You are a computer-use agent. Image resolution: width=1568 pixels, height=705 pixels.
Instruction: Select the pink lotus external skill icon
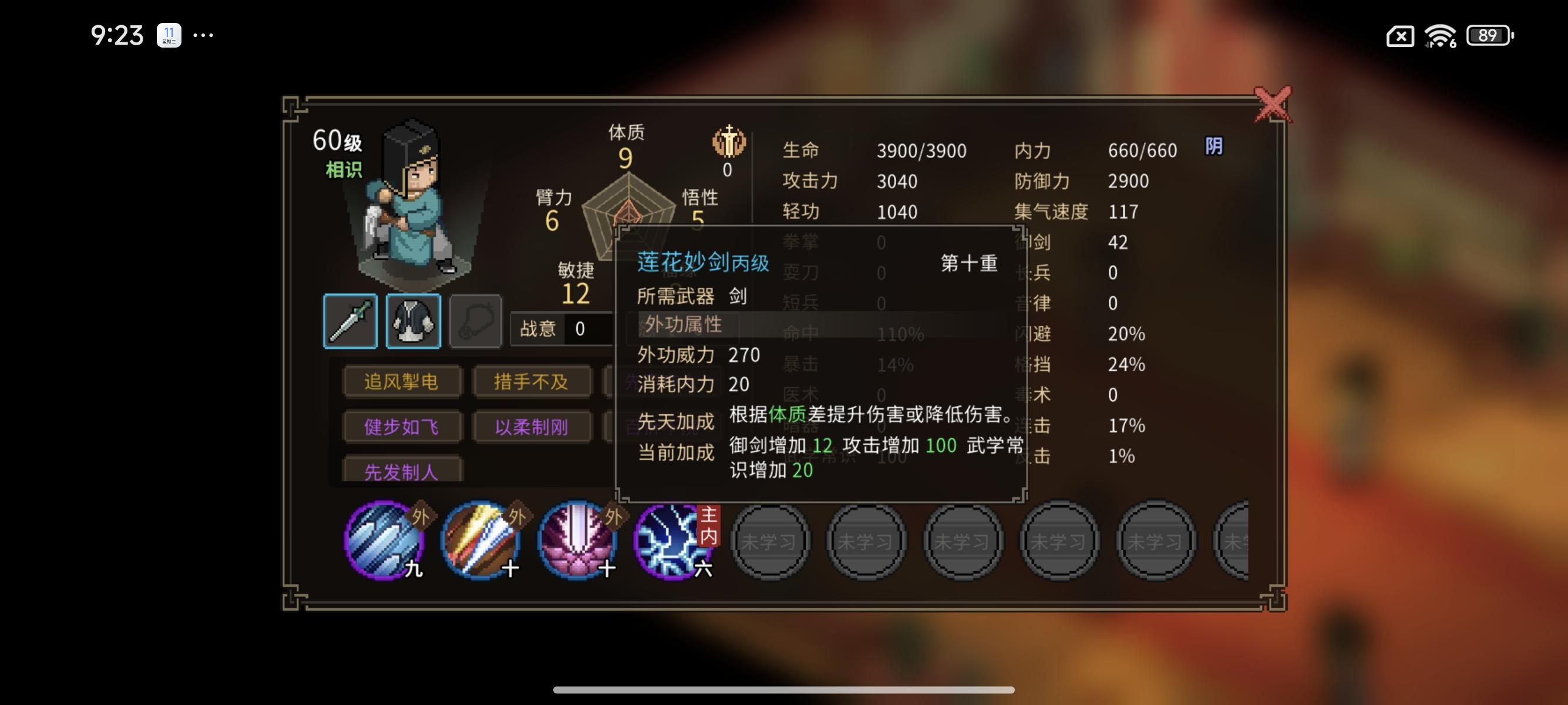tap(577, 539)
